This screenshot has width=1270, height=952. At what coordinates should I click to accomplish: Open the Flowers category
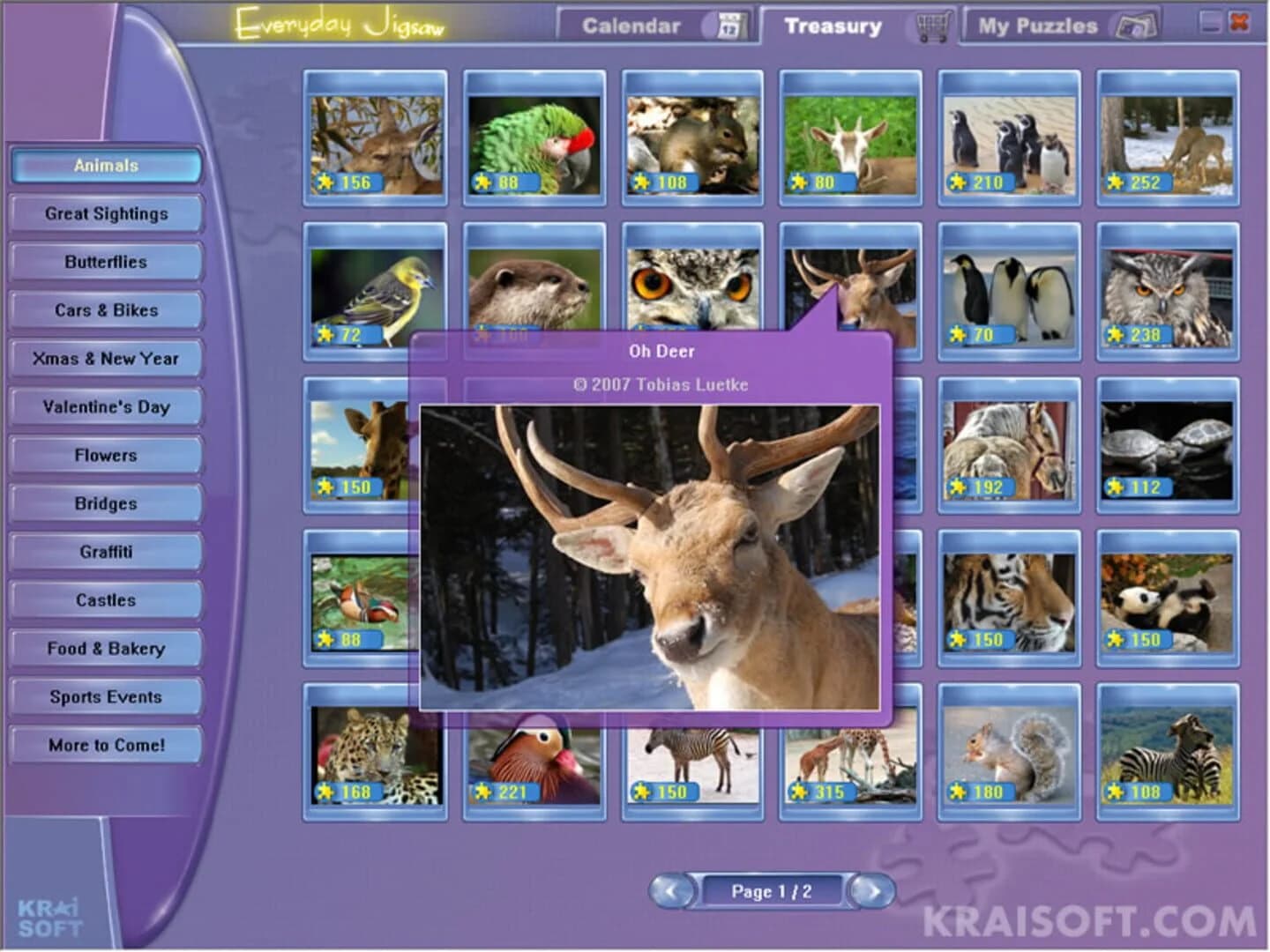point(105,455)
